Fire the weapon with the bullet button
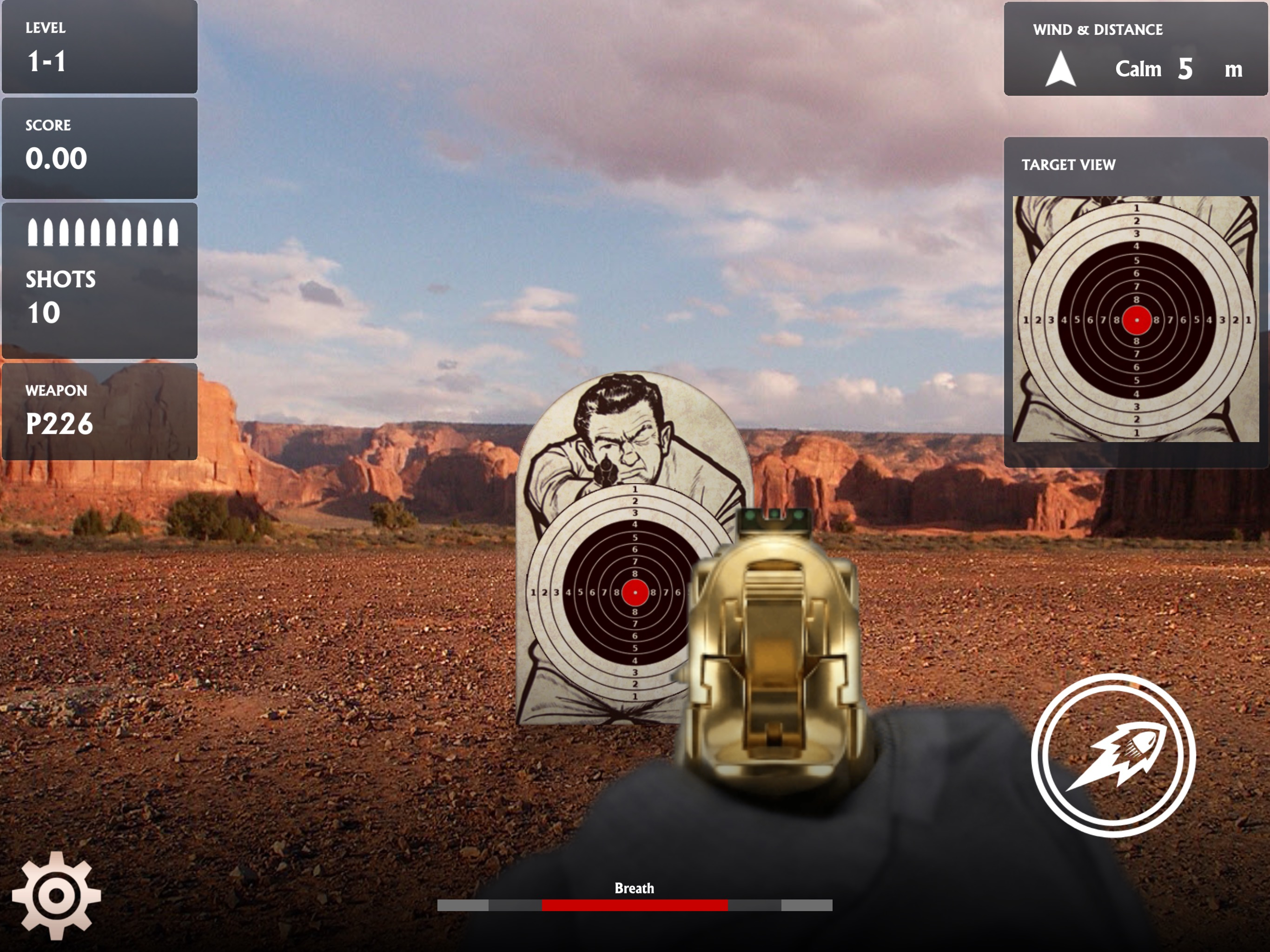 pos(1113,756)
